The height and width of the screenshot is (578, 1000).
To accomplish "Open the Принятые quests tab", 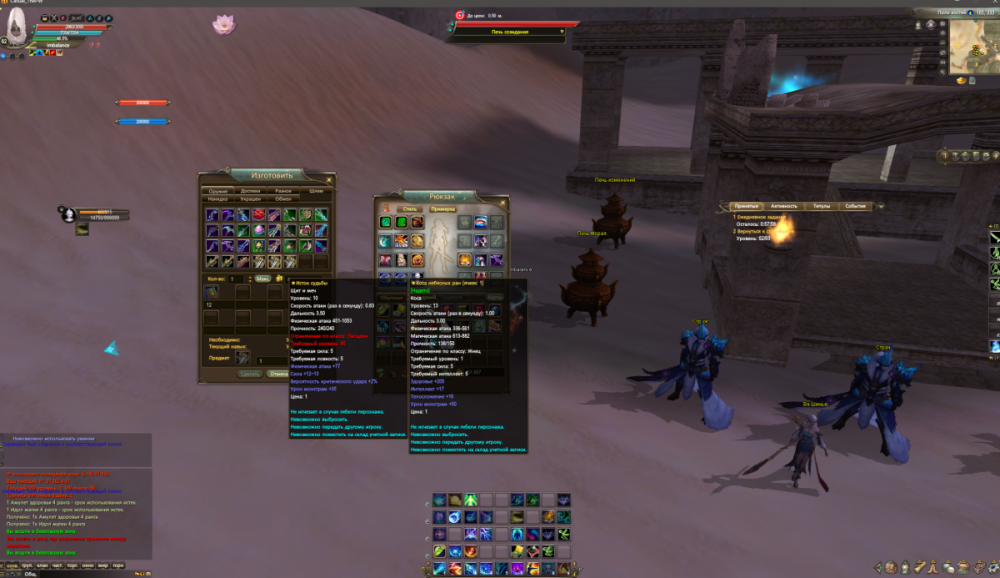I will pyautogui.click(x=745, y=206).
